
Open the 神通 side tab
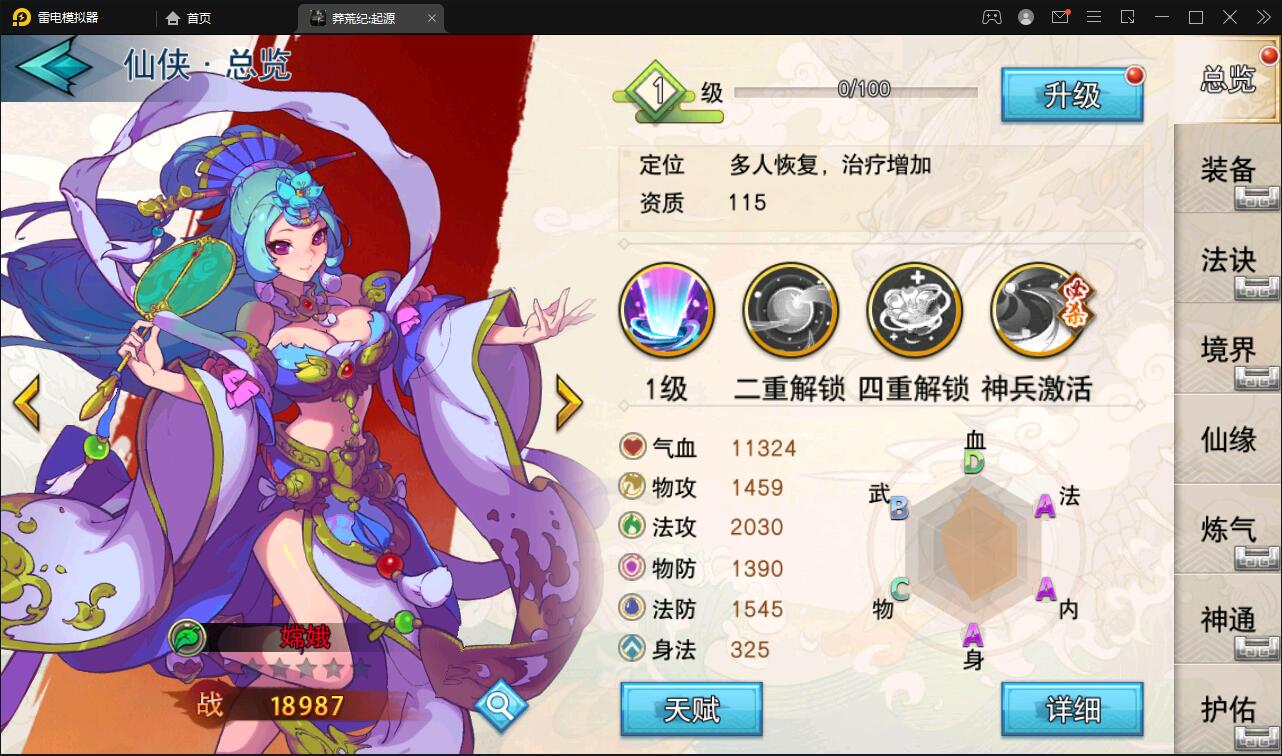coord(1227,620)
